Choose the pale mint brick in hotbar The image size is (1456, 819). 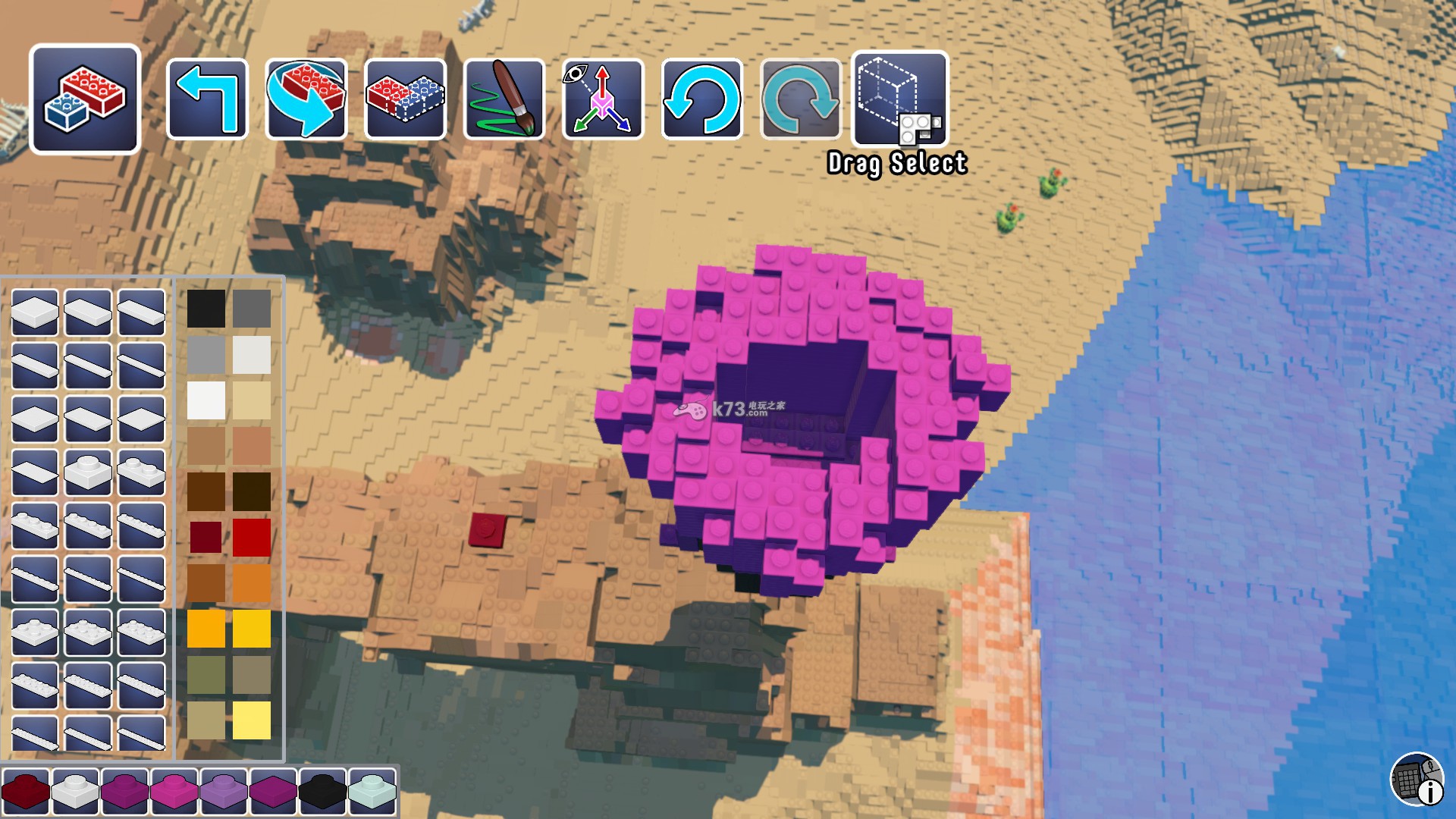point(372,790)
